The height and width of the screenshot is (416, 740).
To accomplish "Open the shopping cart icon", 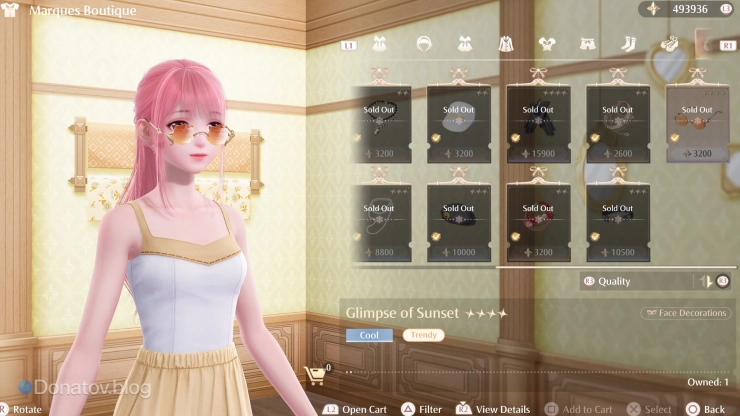I will click(x=315, y=374).
